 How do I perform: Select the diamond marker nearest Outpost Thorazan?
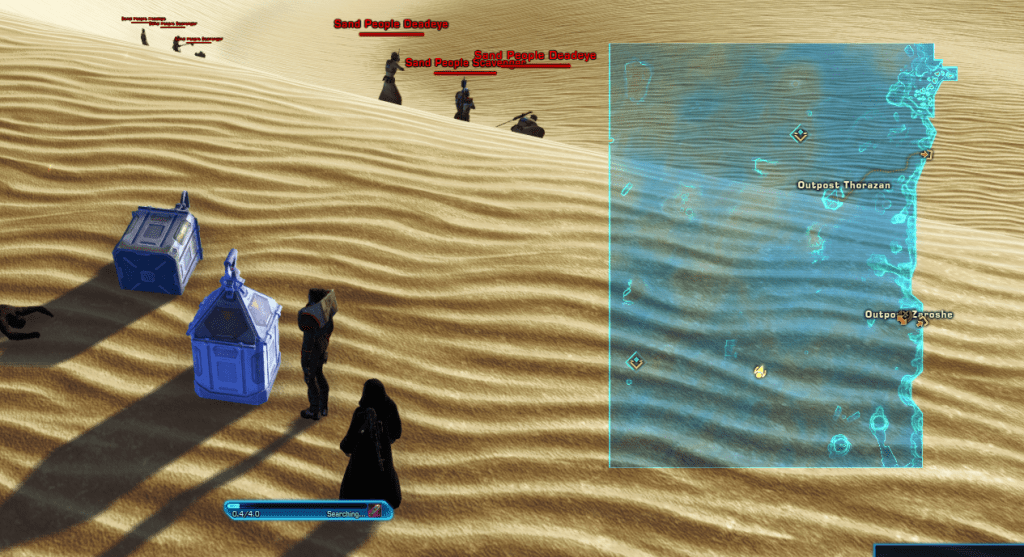point(799,134)
